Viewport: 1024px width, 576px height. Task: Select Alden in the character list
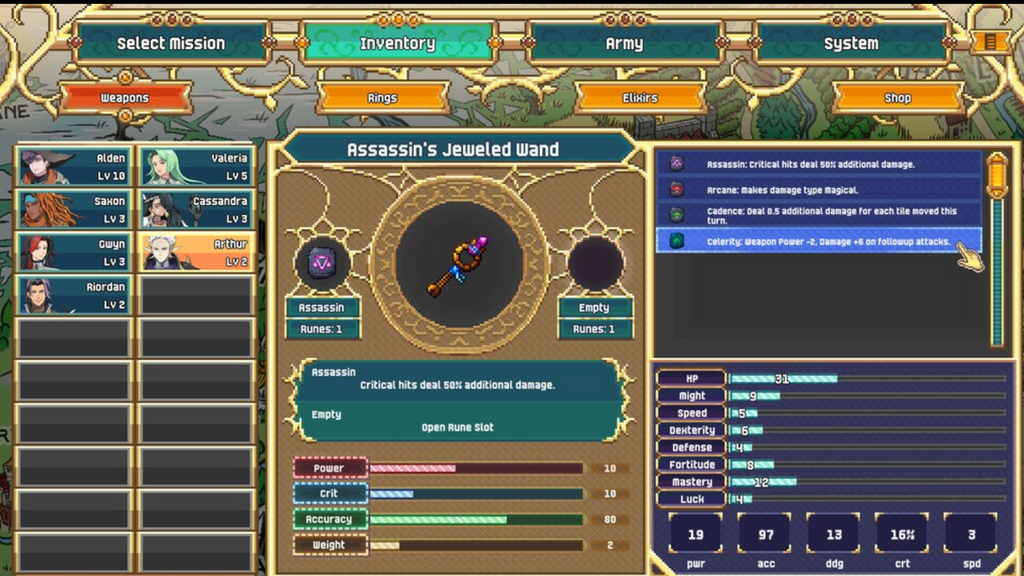click(73, 167)
